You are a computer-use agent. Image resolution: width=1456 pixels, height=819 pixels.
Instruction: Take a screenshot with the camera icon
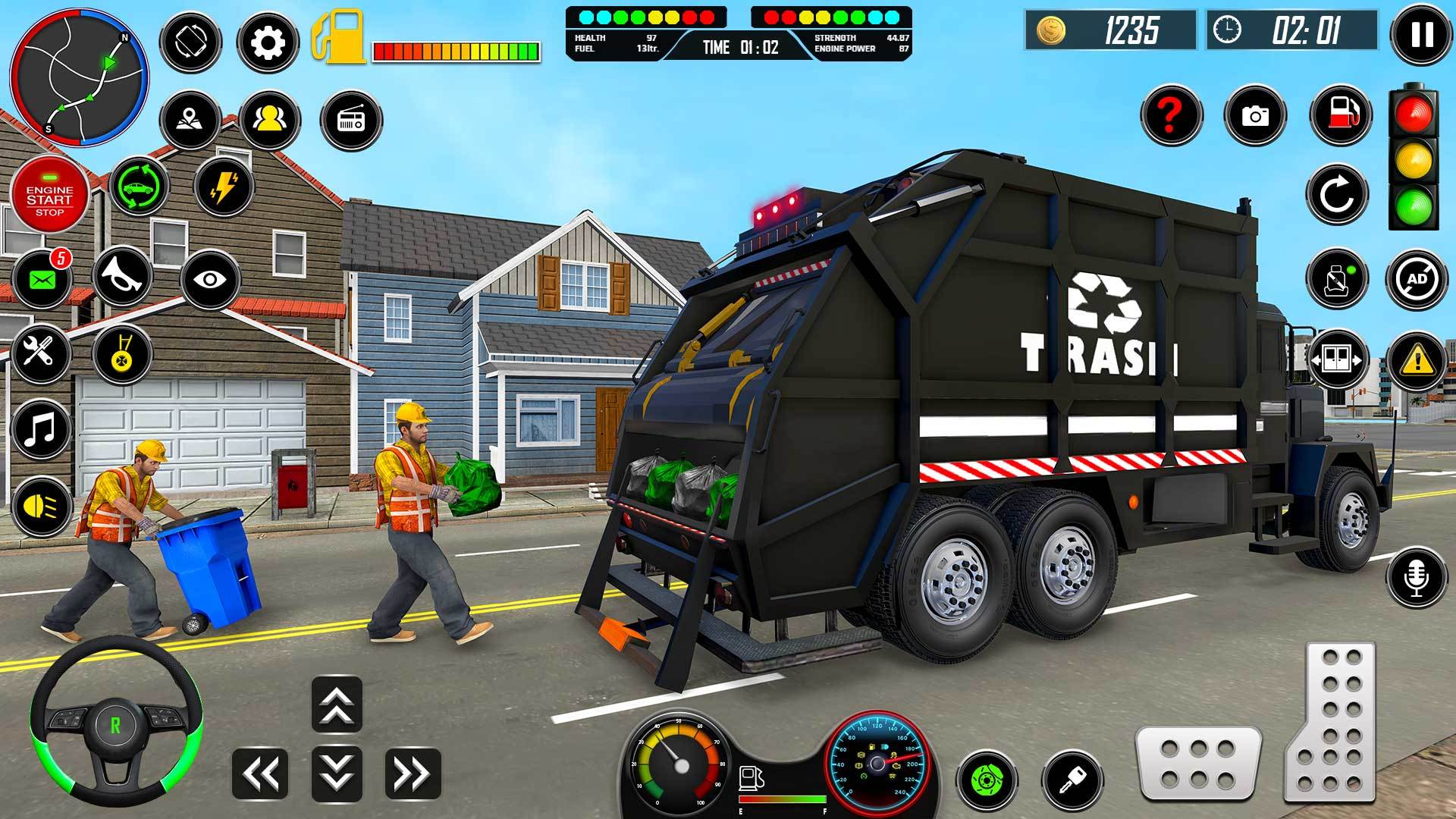point(1255,115)
